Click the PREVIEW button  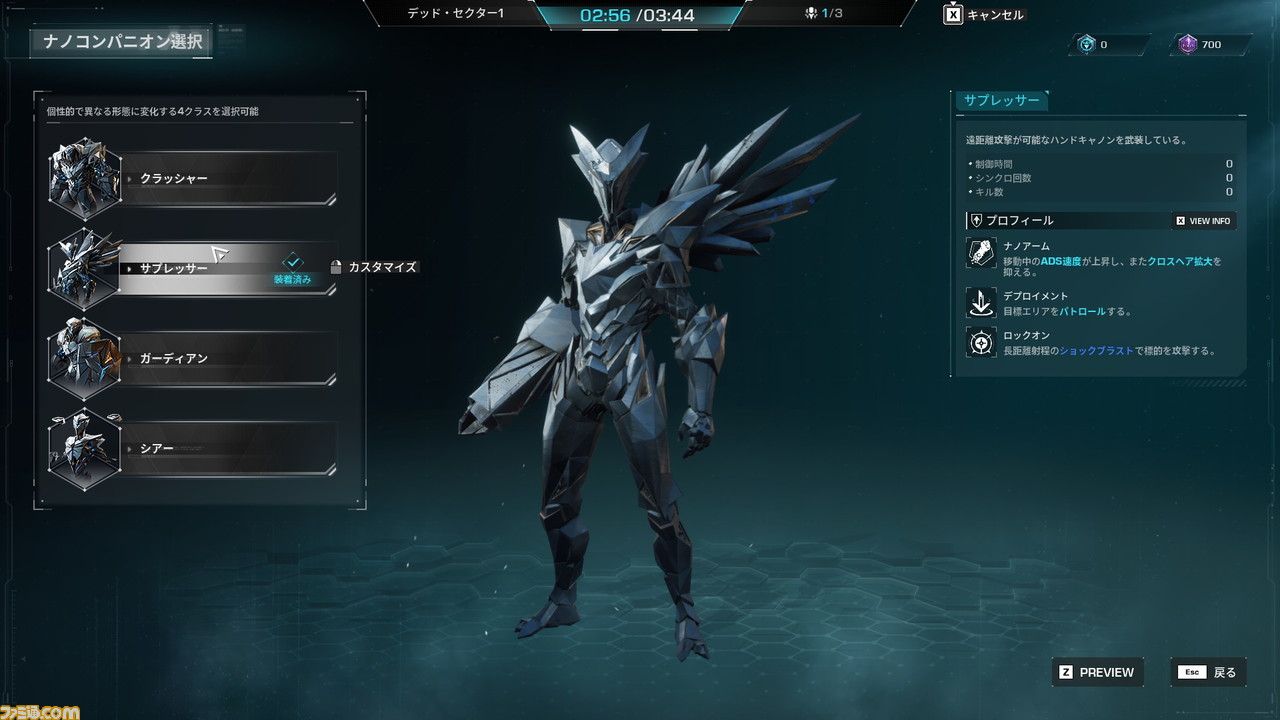[x=1097, y=672]
